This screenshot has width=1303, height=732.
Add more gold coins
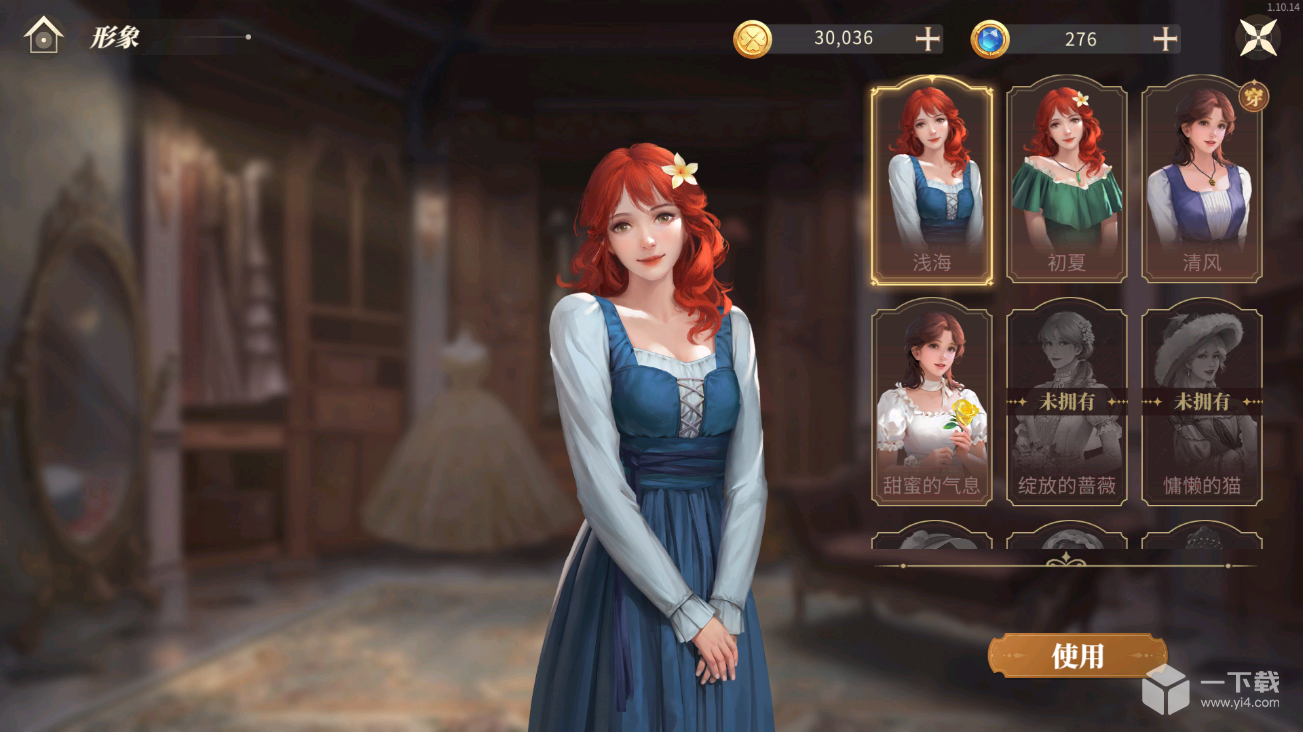[928, 39]
